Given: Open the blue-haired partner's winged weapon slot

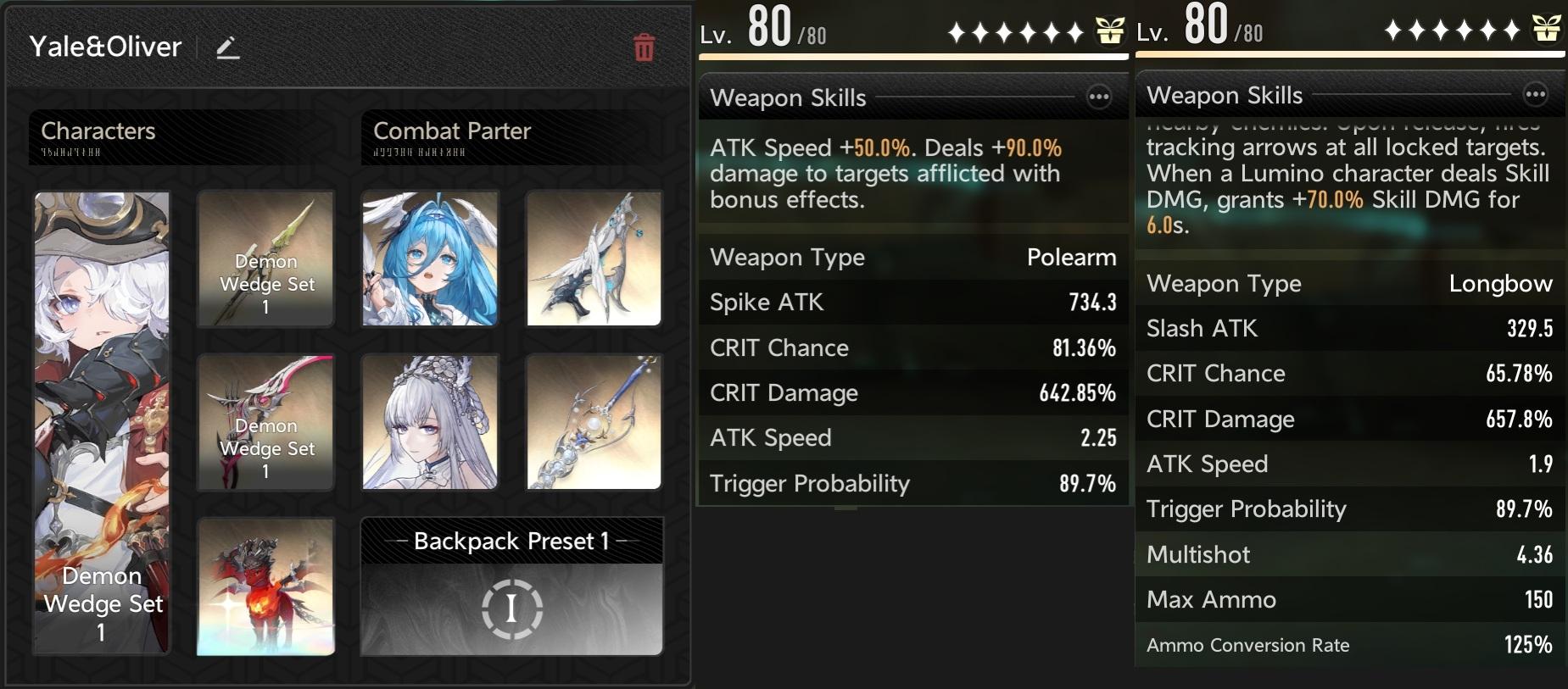Looking at the screenshot, I should point(594,258).
